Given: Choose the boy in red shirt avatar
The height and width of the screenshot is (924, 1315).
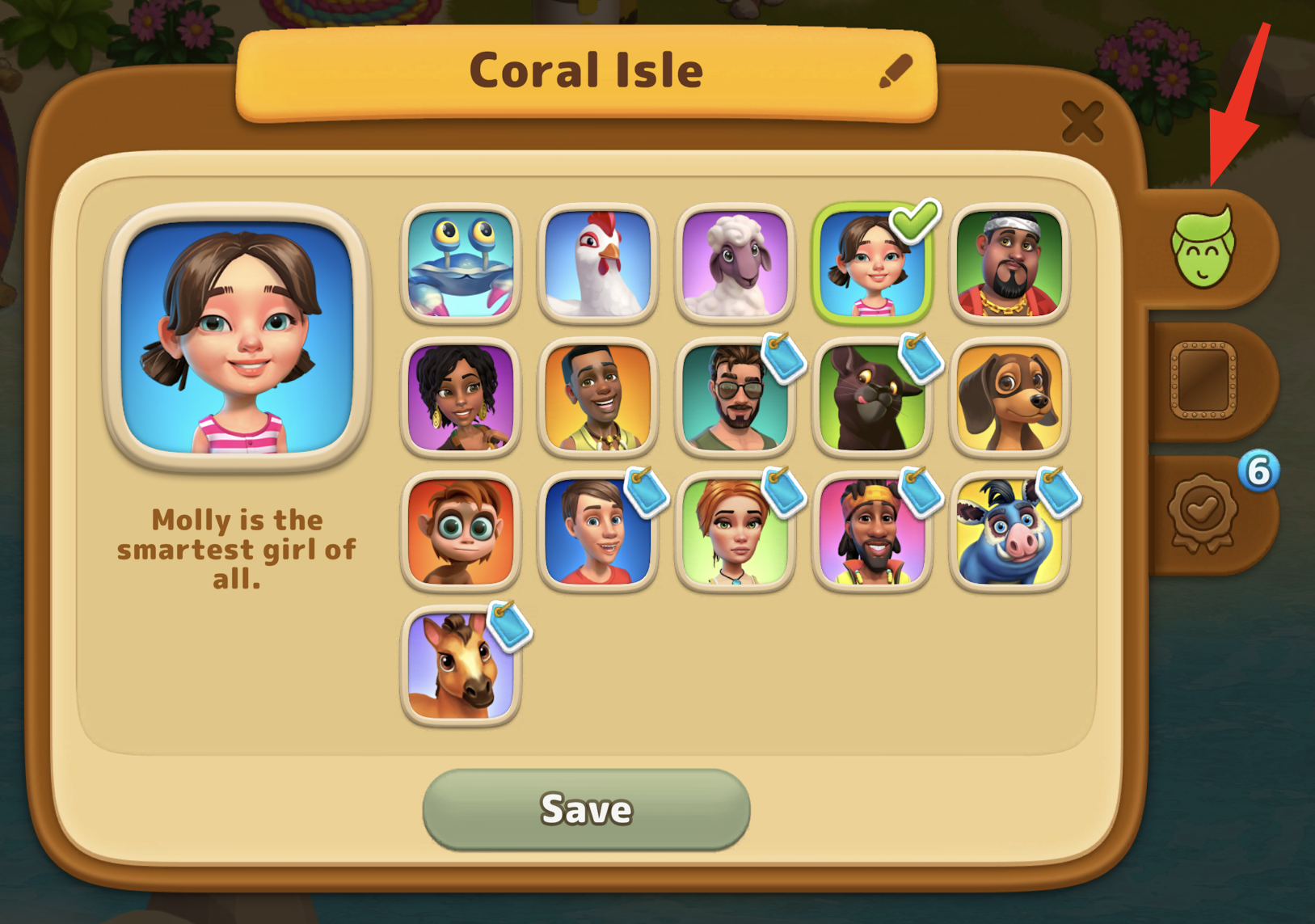Looking at the screenshot, I should 597,531.
